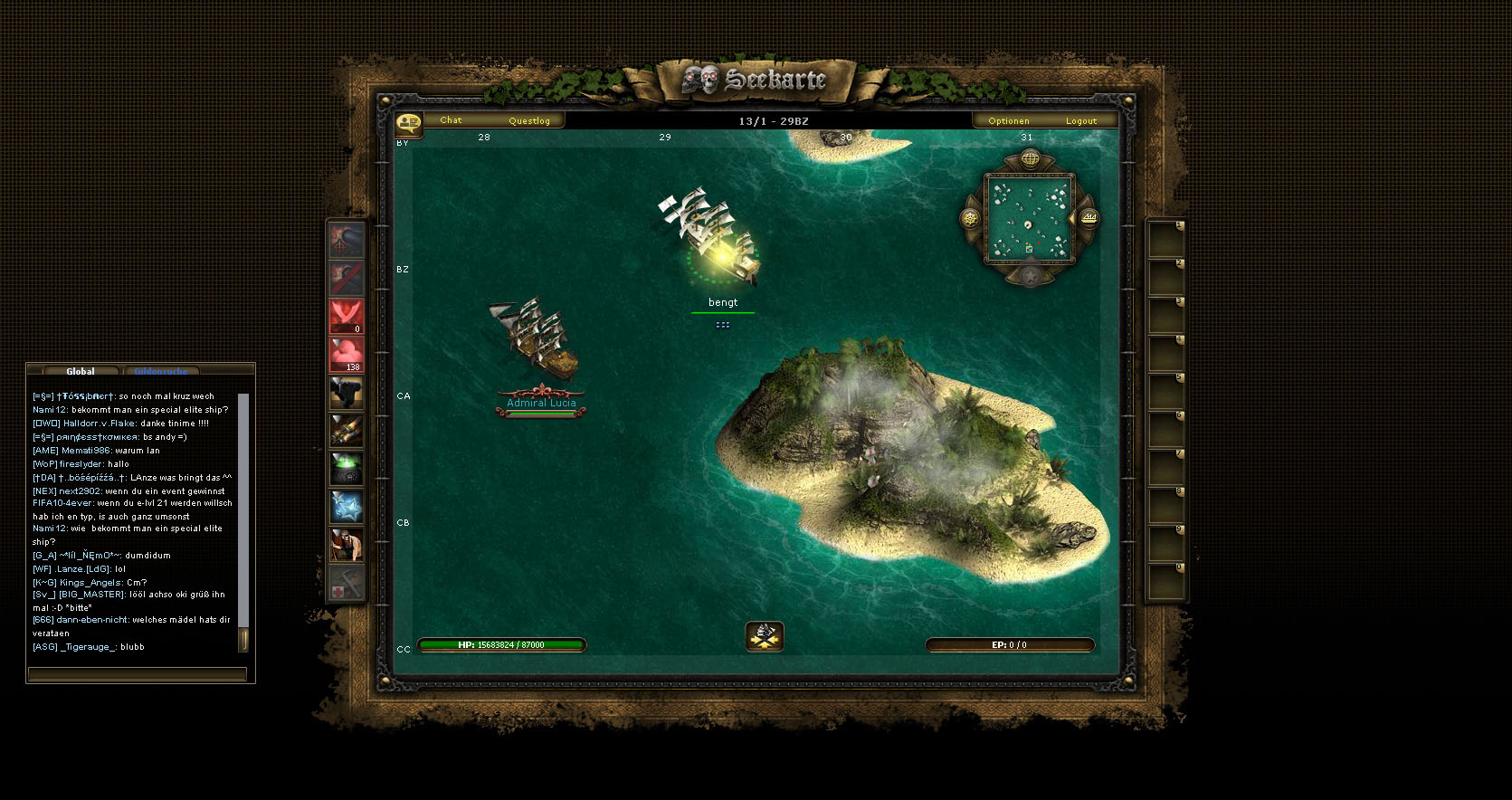Focus the chat message input field

click(137, 674)
